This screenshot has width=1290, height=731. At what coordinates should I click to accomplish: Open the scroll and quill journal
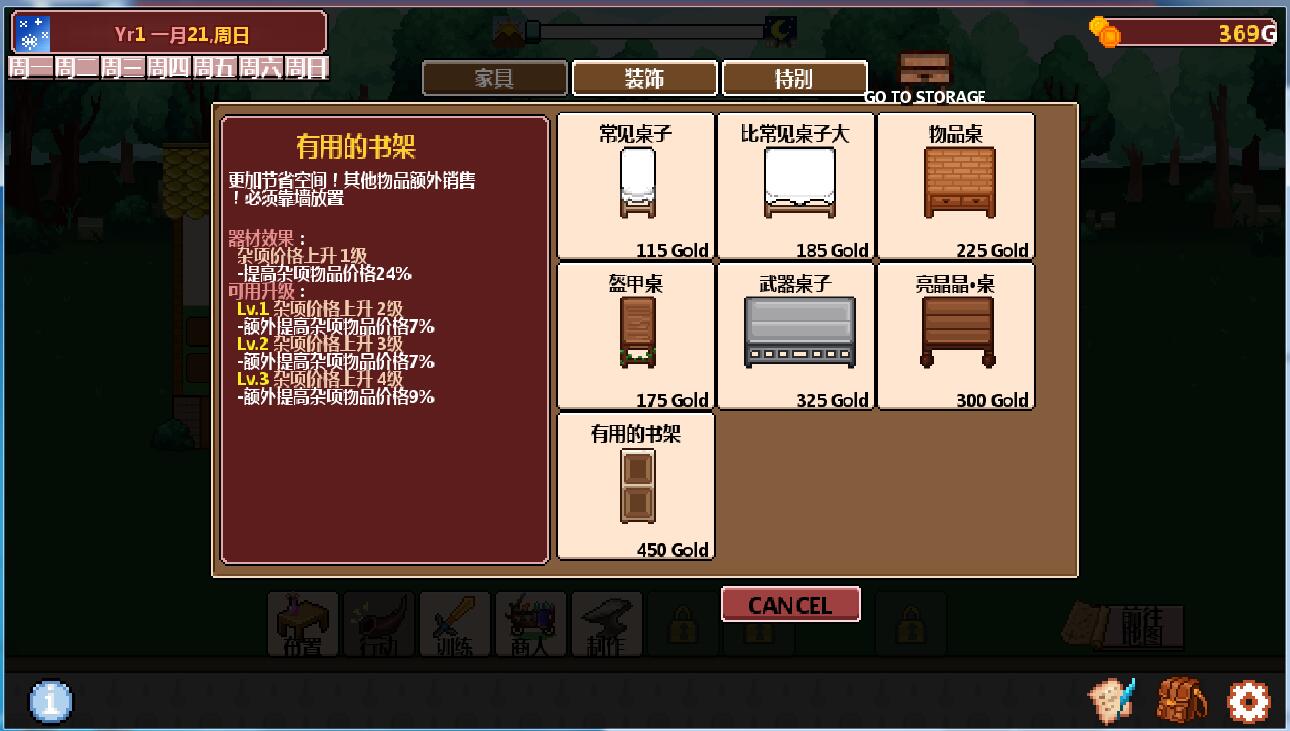pyautogui.click(x=1112, y=699)
